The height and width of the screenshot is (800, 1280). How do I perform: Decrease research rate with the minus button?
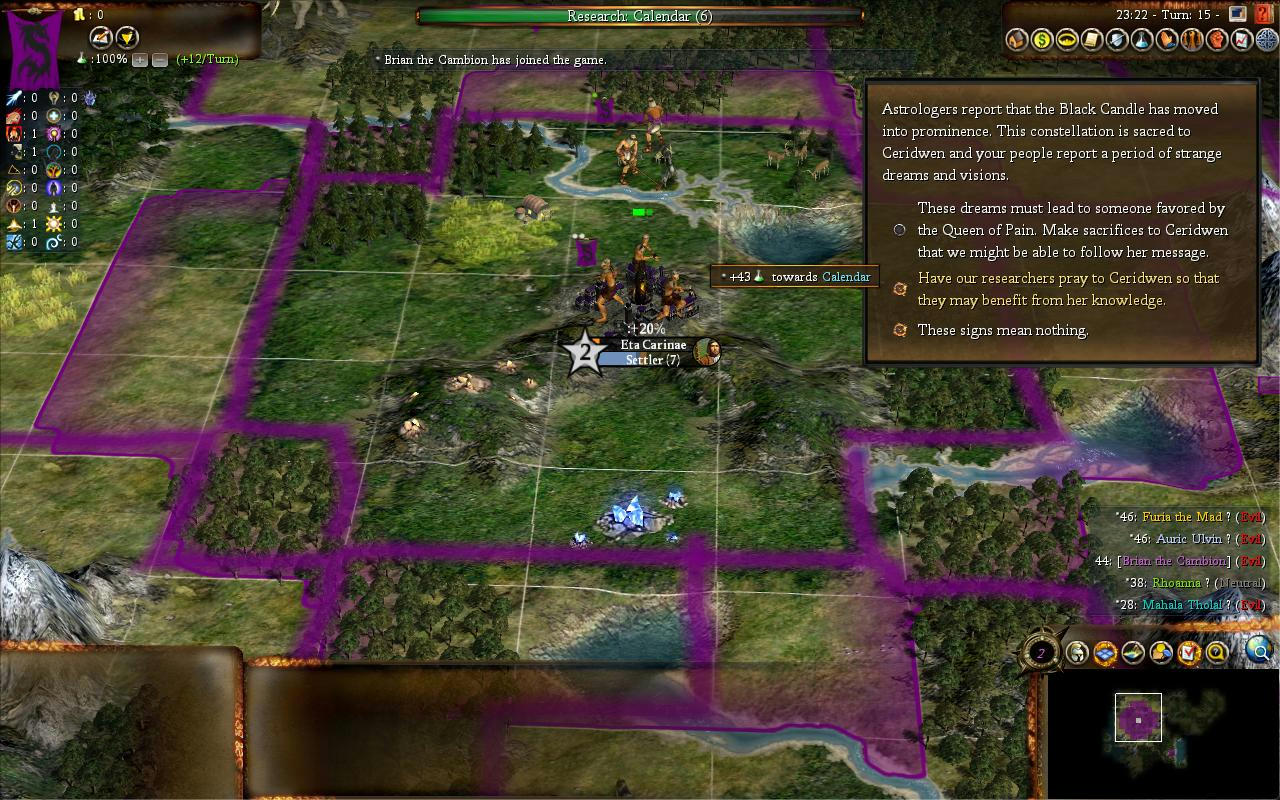coord(160,60)
